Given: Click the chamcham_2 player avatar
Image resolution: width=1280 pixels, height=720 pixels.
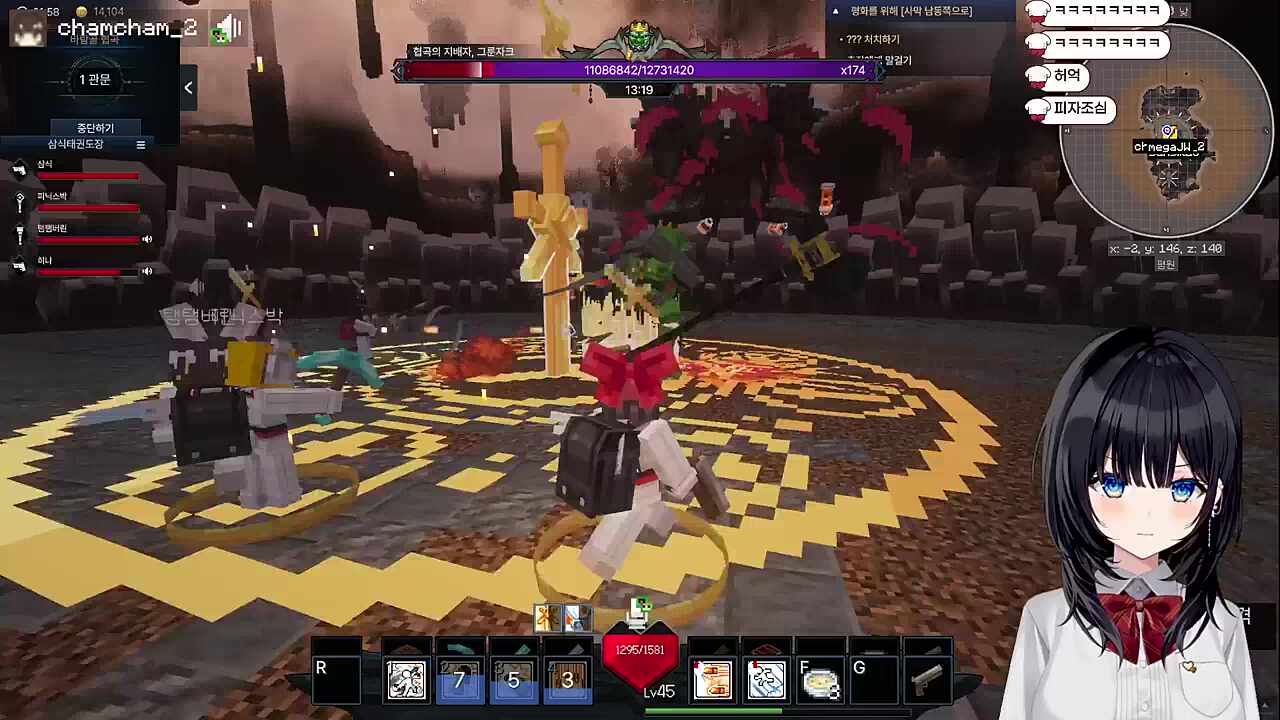Looking at the screenshot, I should tap(28, 29).
